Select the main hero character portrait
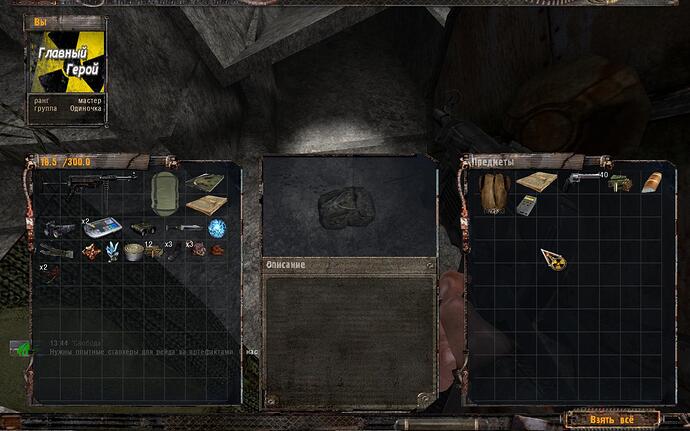Viewport: 690px width, 431px height. pyautogui.click(x=67, y=60)
